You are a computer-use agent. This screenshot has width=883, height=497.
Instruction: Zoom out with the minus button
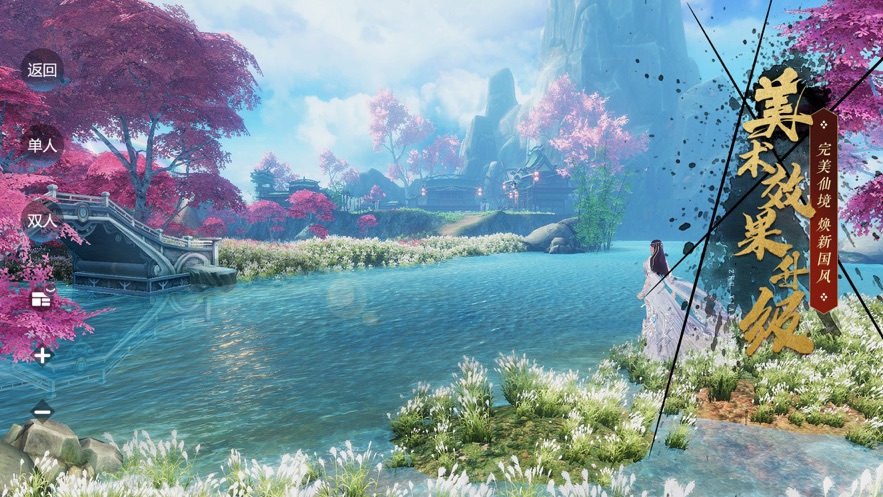click(x=42, y=410)
